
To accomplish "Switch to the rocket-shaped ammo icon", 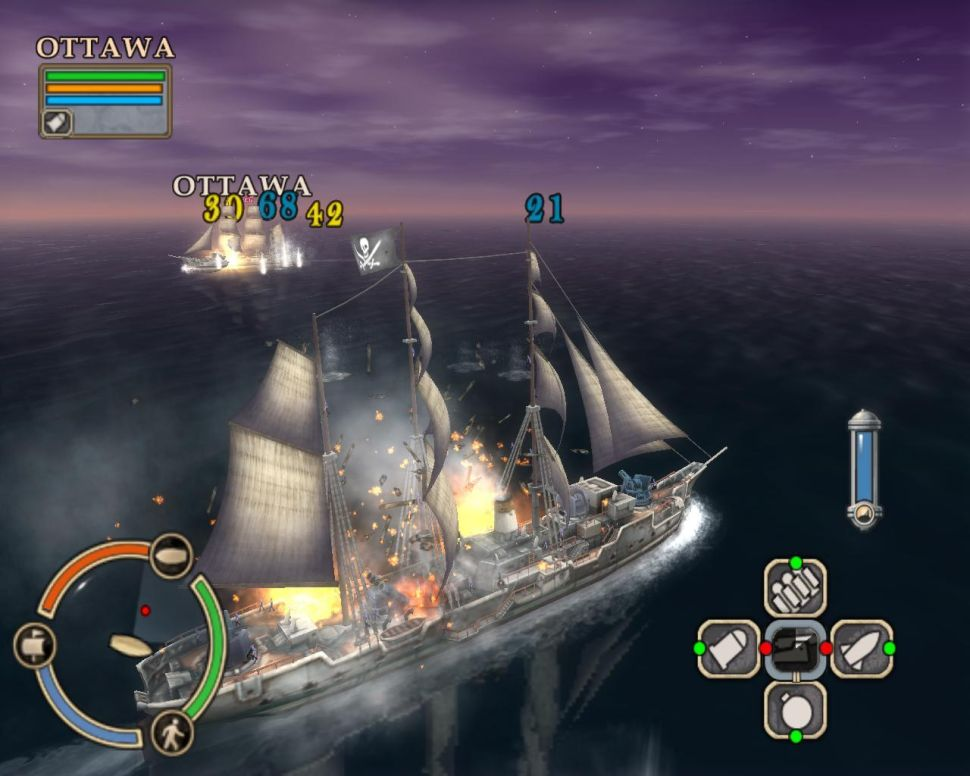I will [861, 648].
